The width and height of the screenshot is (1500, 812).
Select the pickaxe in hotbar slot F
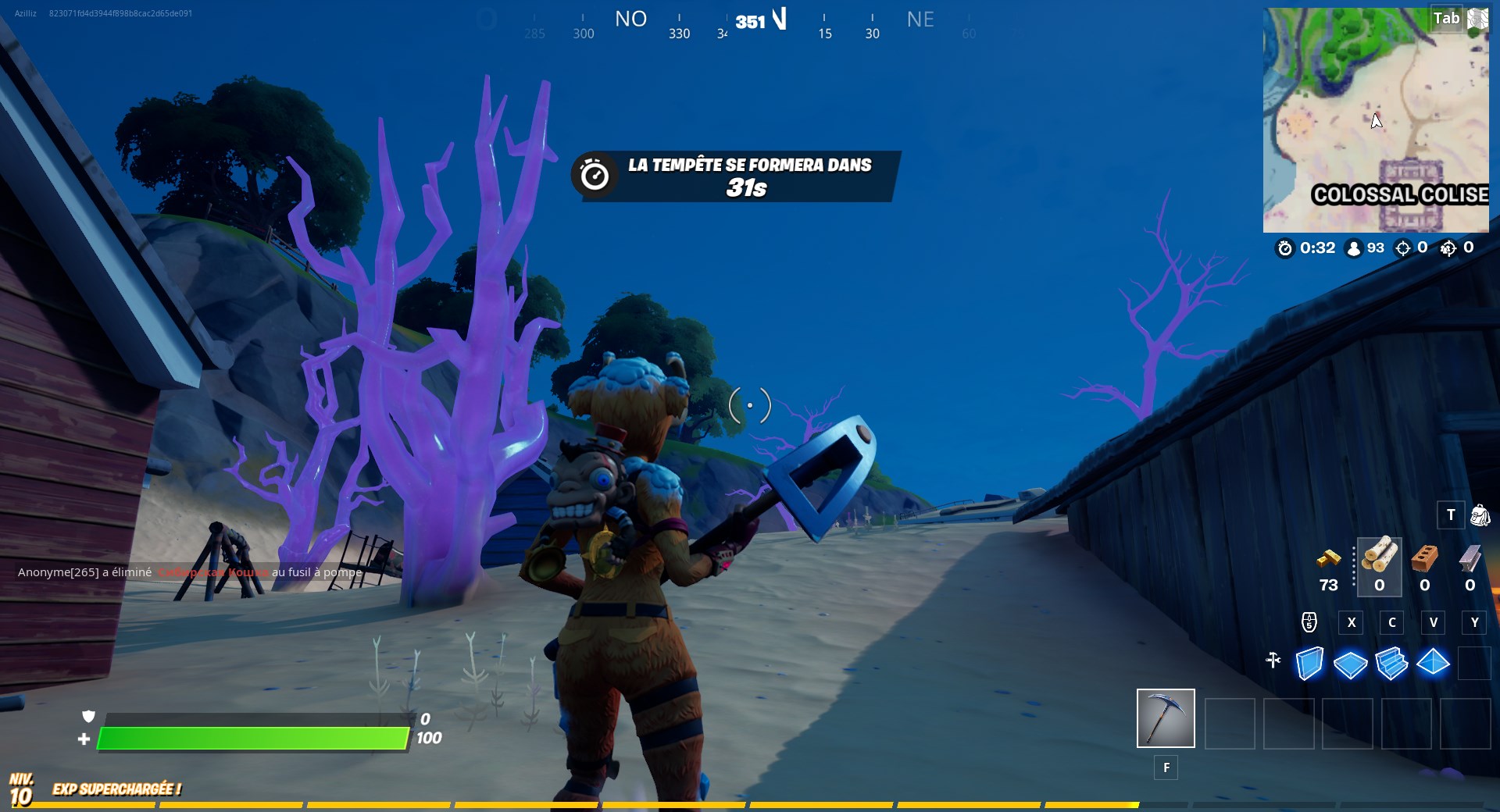pos(1164,718)
